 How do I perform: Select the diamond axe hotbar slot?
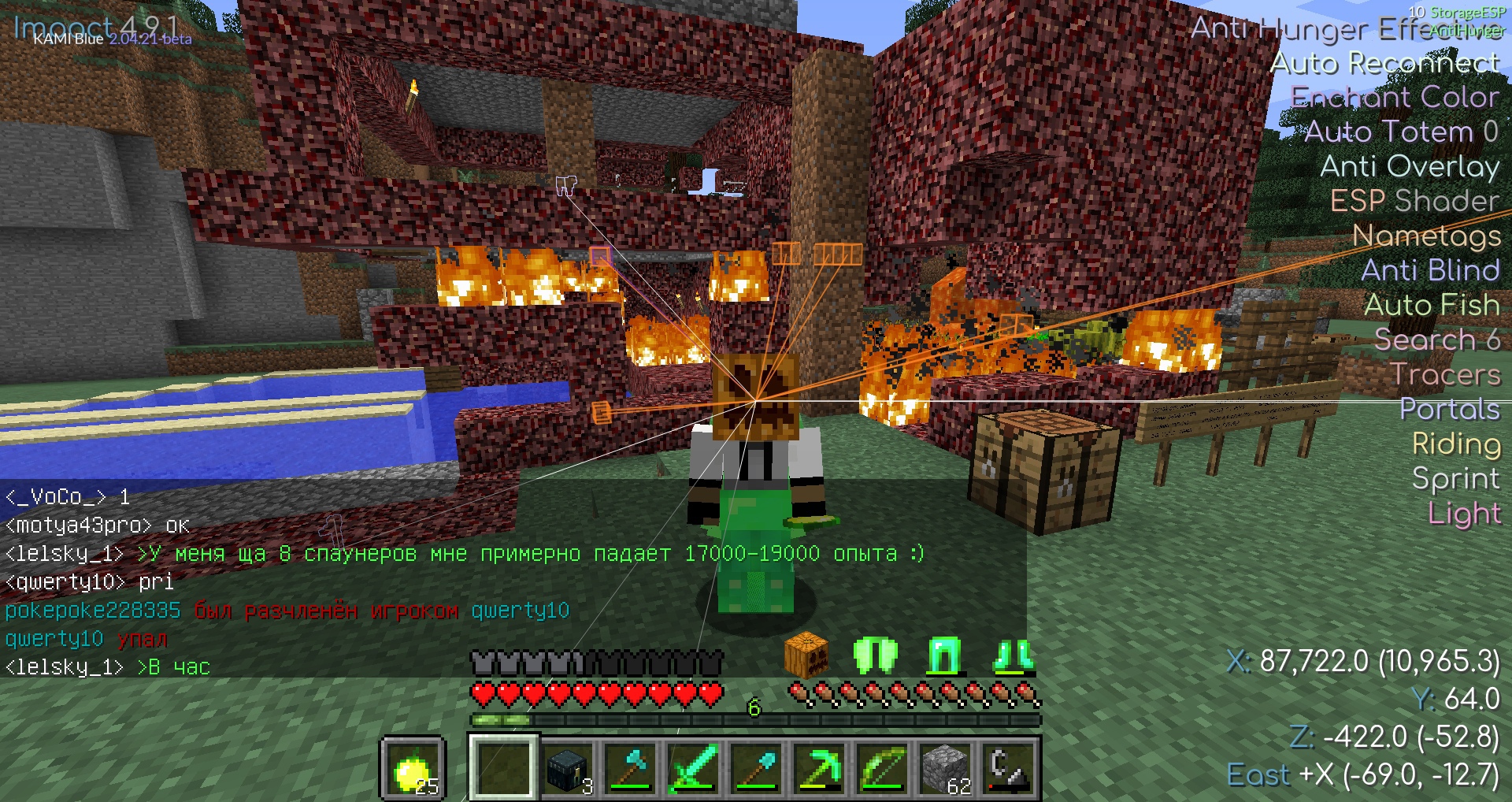click(630, 770)
